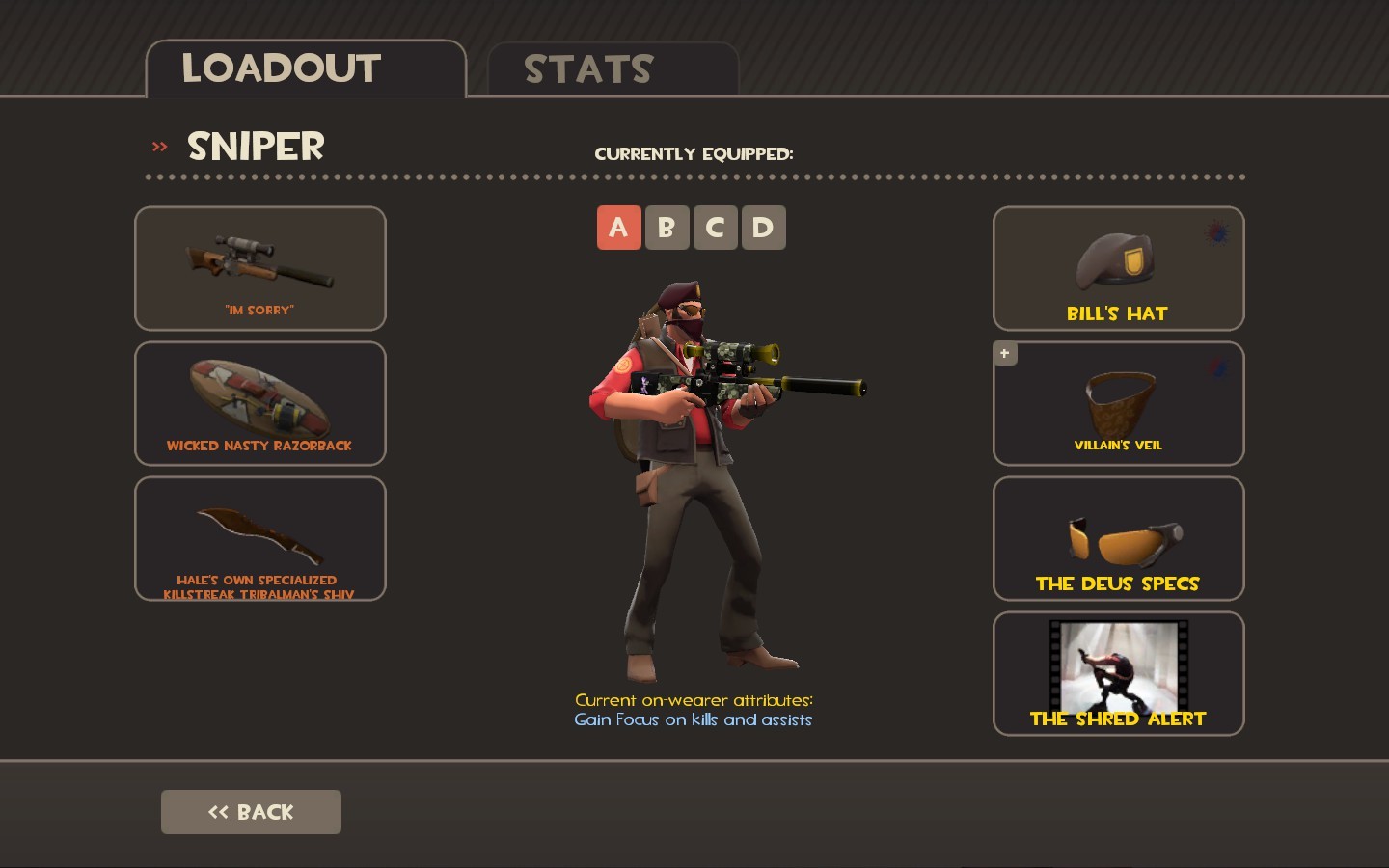Switch to loadout preset B
The width and height of the screenshot is (1389, 868).
pos(667,228)
